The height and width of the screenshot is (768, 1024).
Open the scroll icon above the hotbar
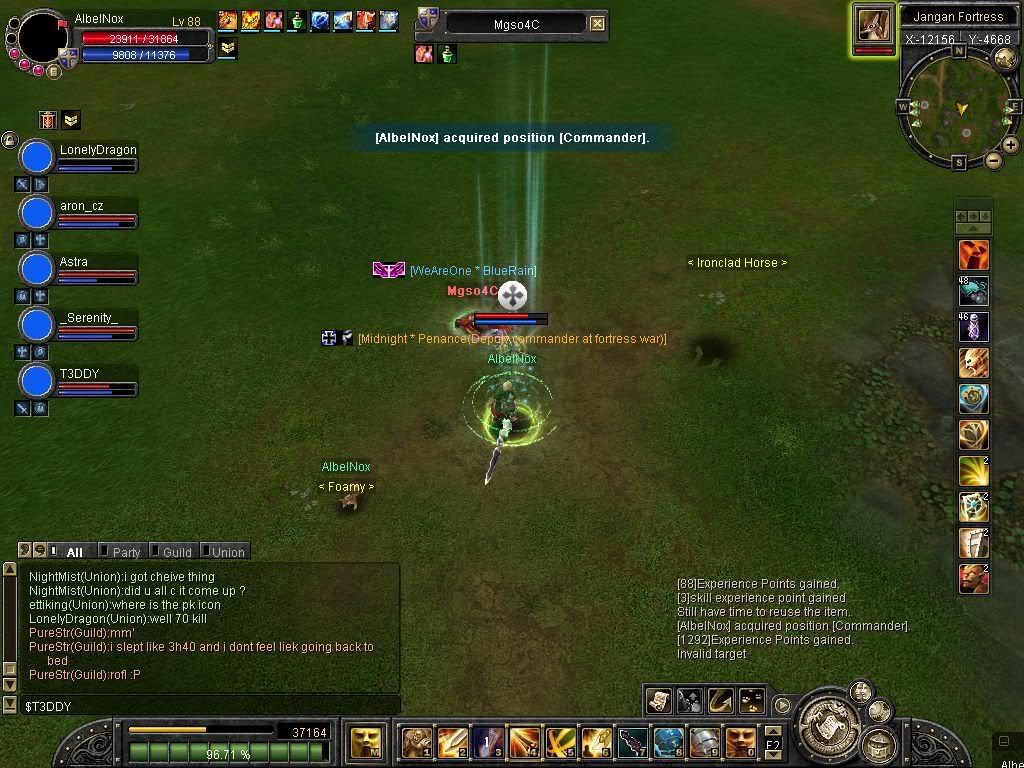click(x=658, y=701)
